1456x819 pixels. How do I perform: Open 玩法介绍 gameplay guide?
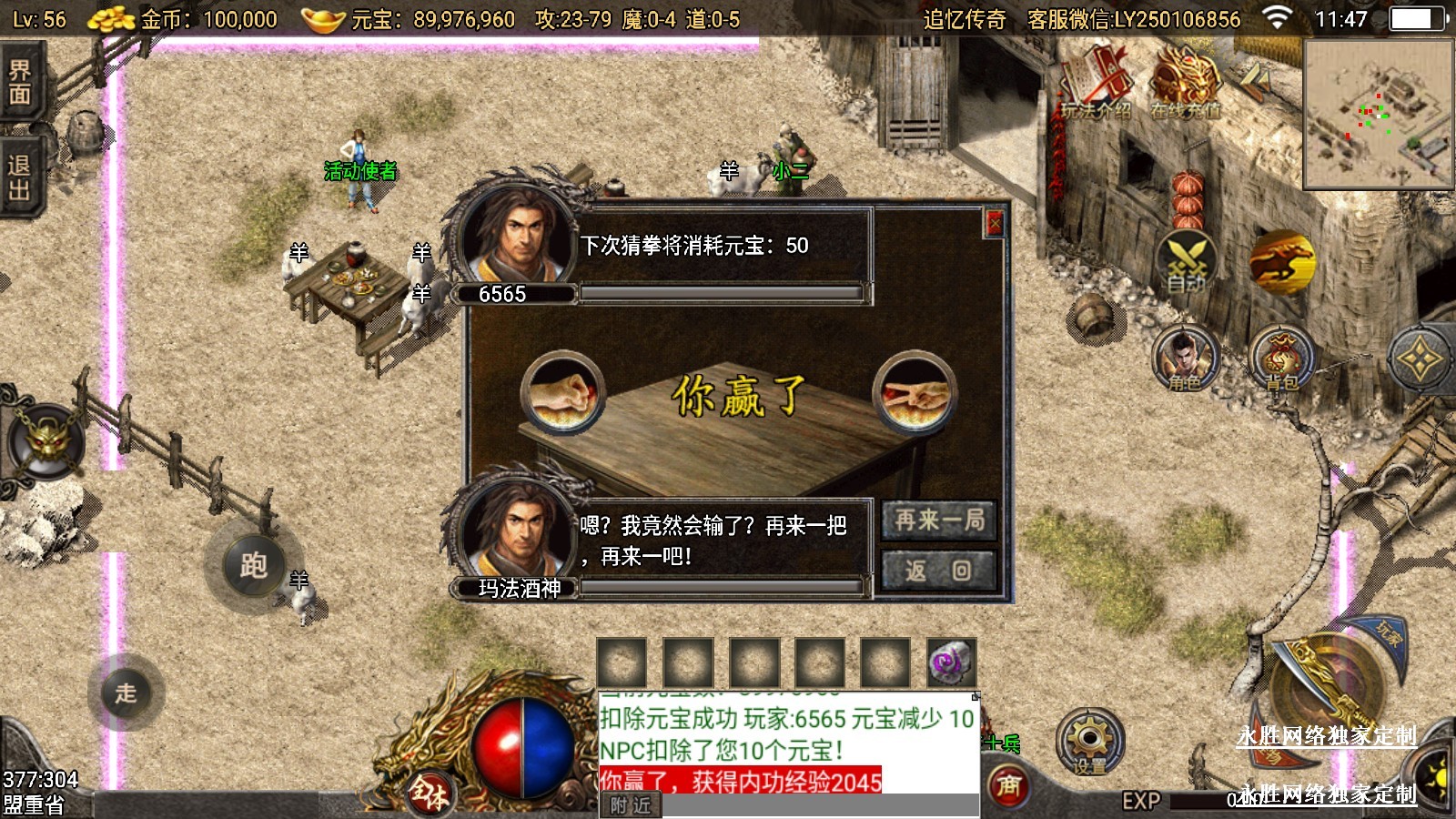1097,84
